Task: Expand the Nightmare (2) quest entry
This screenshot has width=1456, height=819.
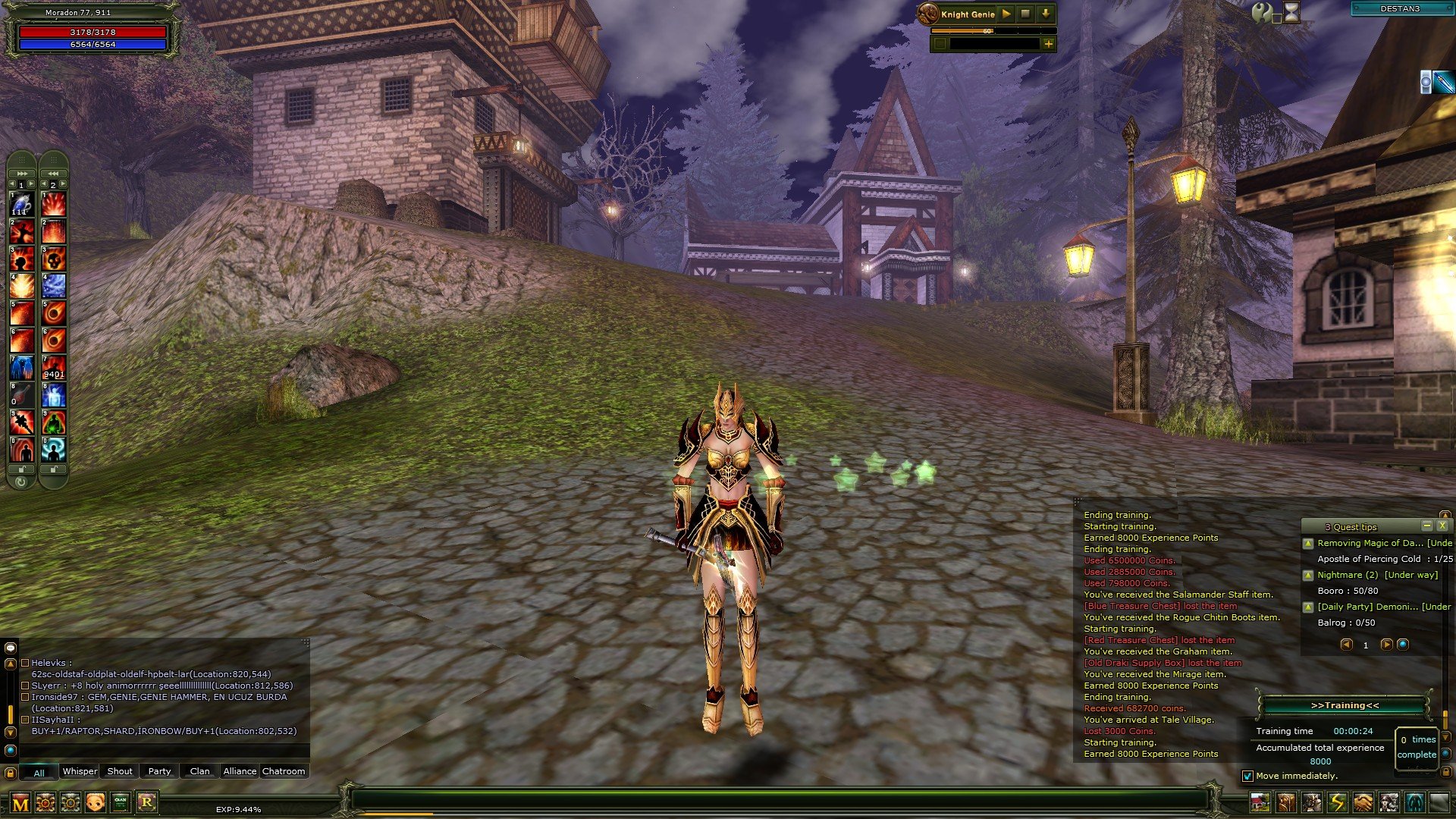Action: (1310, 575)
